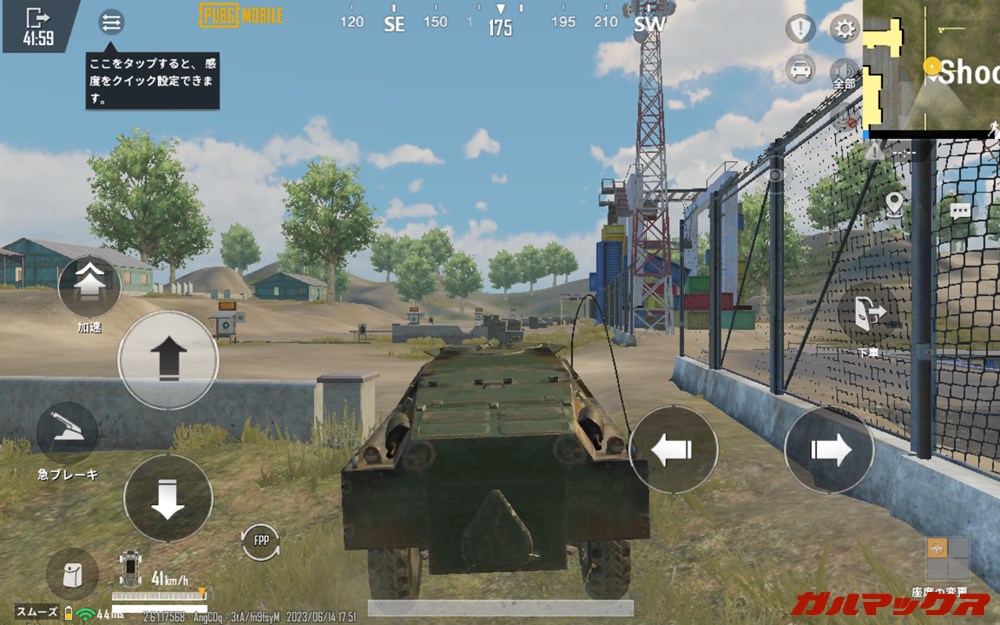
Task: Tap the reverse down arrow button
Action: (x=168, y=498)
